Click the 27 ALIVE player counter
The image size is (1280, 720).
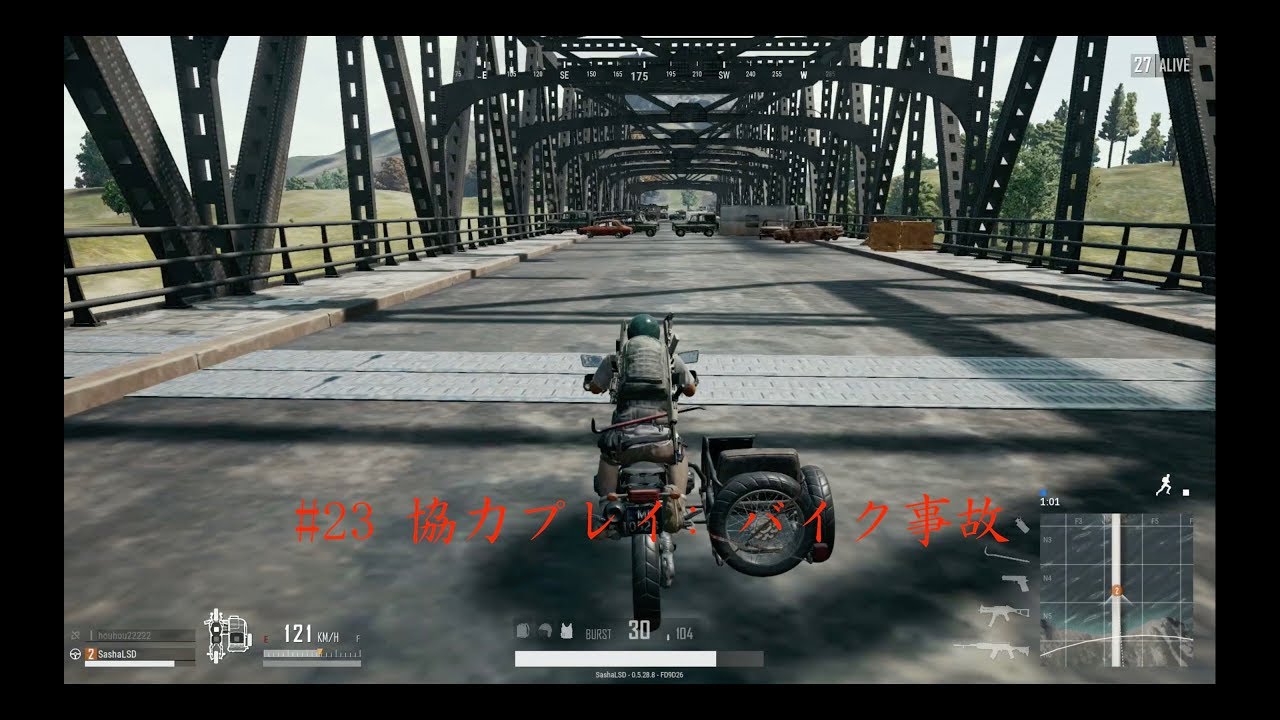[x=1158, y=63]
